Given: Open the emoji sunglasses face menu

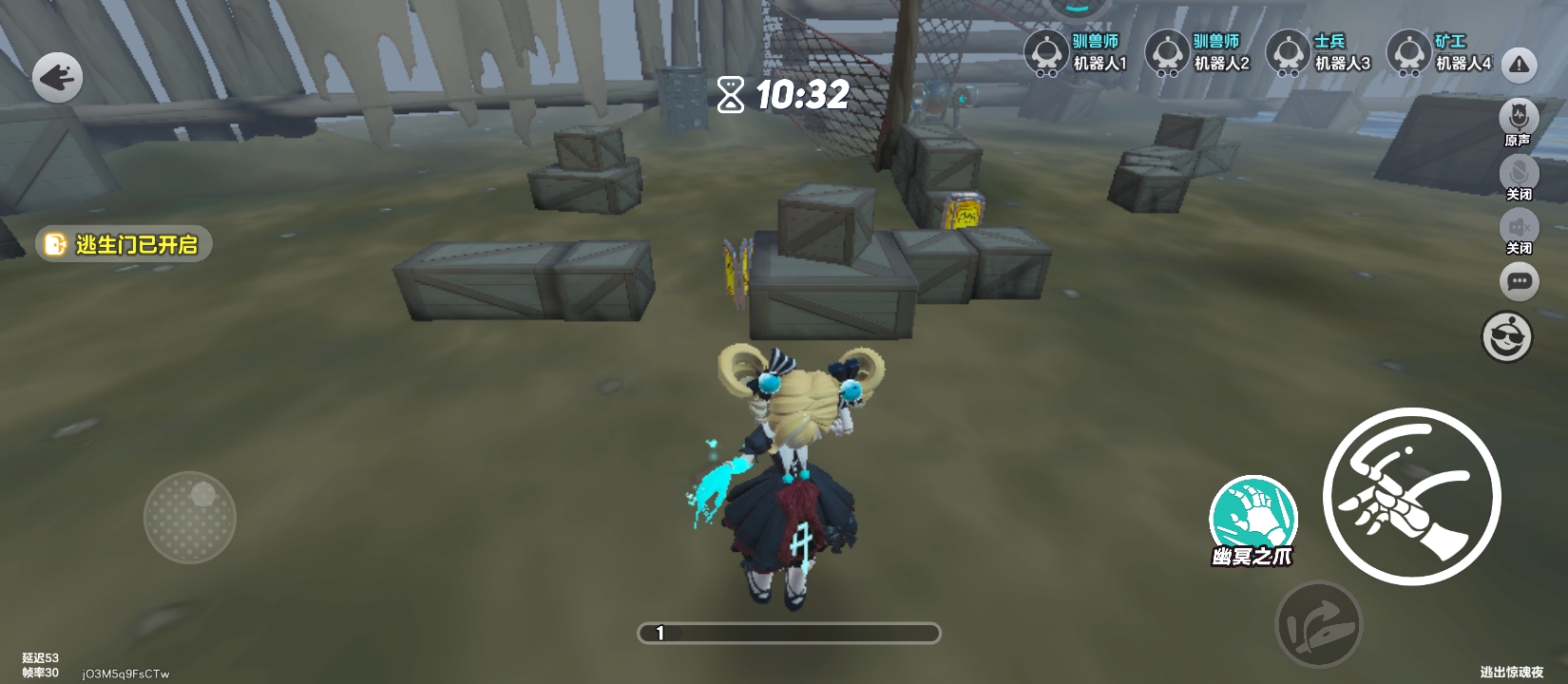Looking at the screenshot, I should click(x=1507, y=337).
